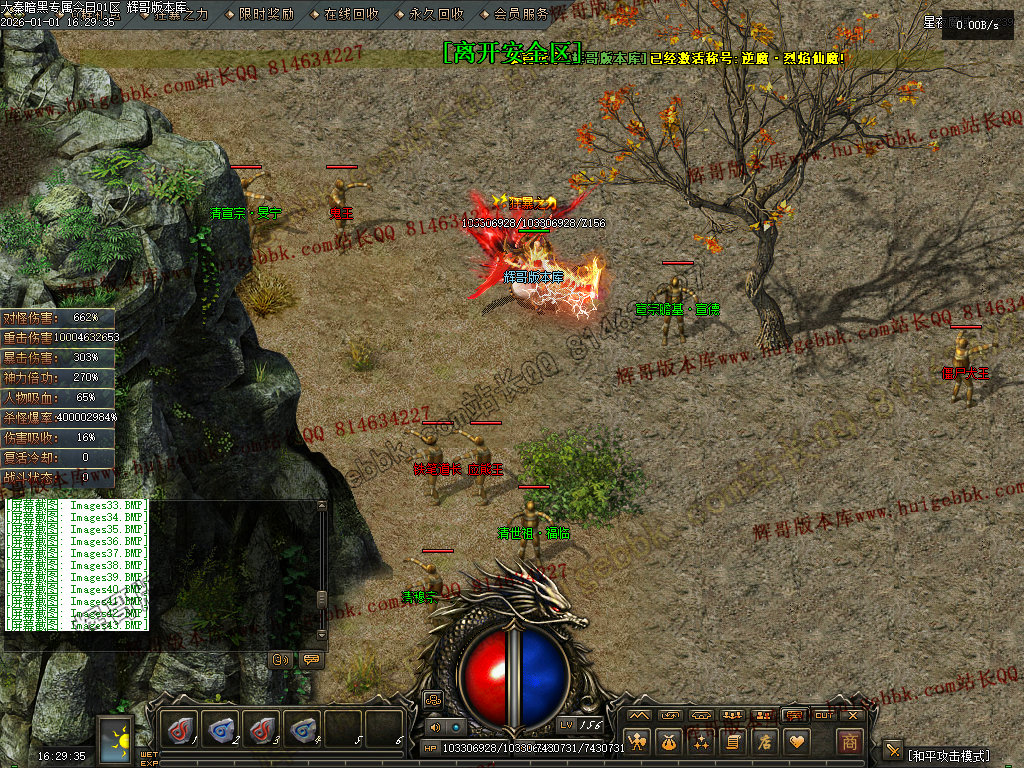Use the blue rune in hotbar slot 2
The height and width of the screenshot is (768, 1024).
pos(221,729)
